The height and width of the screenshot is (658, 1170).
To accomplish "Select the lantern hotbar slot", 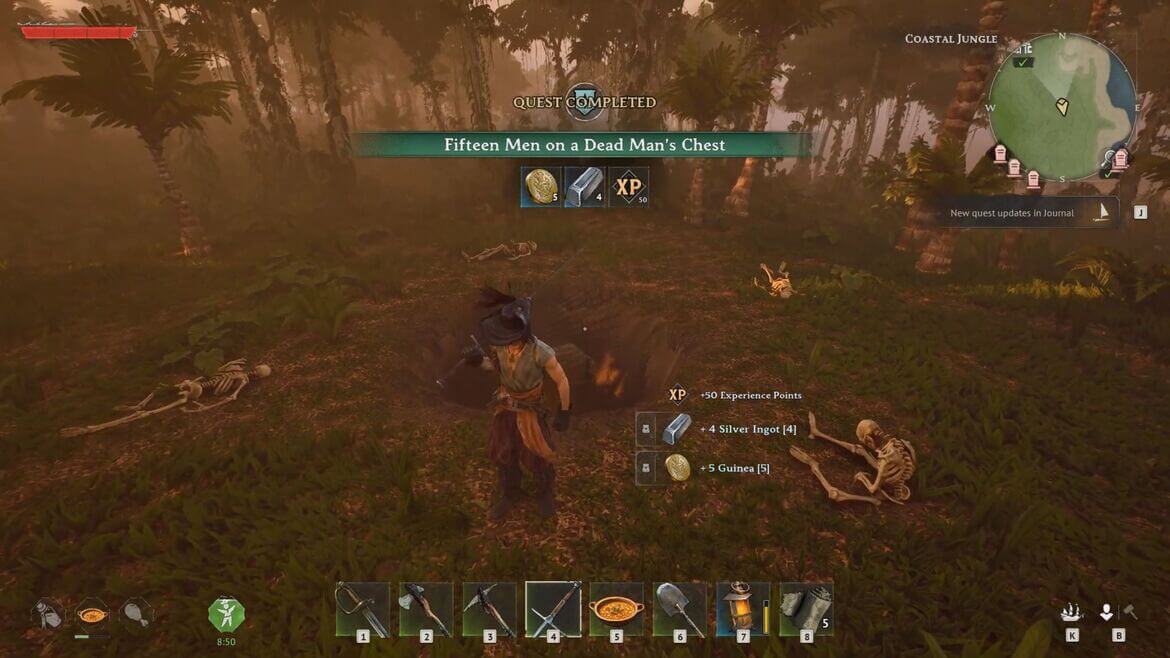I will point(743,608).
